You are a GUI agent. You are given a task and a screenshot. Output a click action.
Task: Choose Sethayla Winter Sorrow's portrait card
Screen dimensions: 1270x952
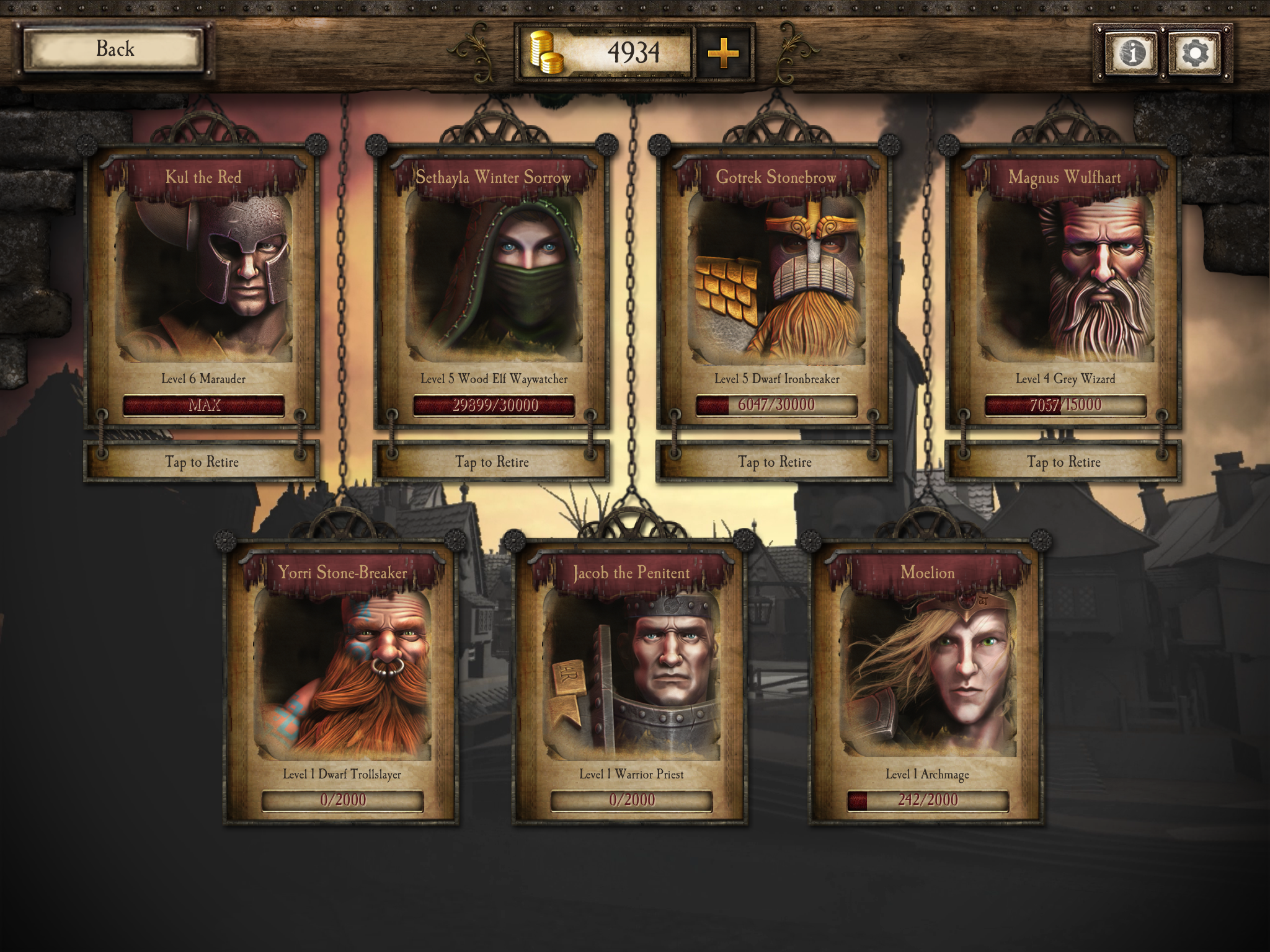(494, 279)
